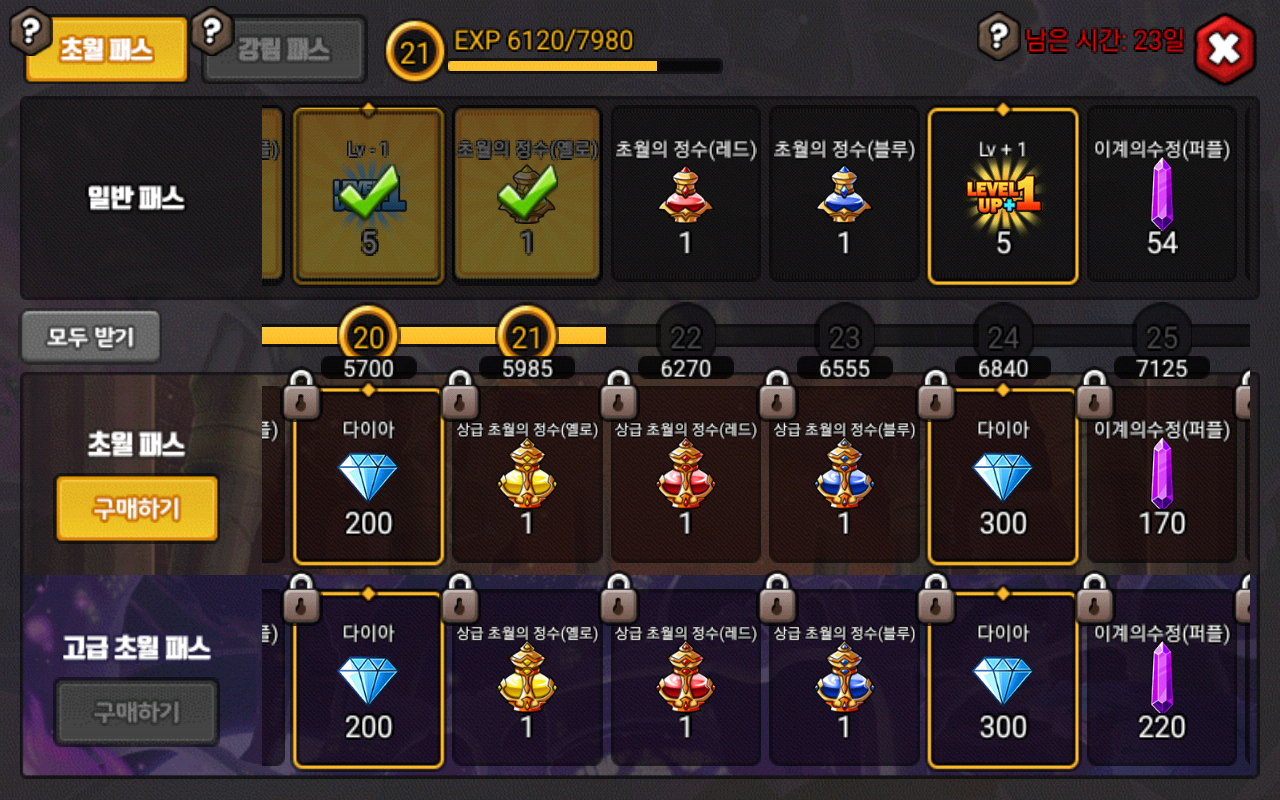
Task: Open the 강림 패스 tab
Action: tap(284, 50)
